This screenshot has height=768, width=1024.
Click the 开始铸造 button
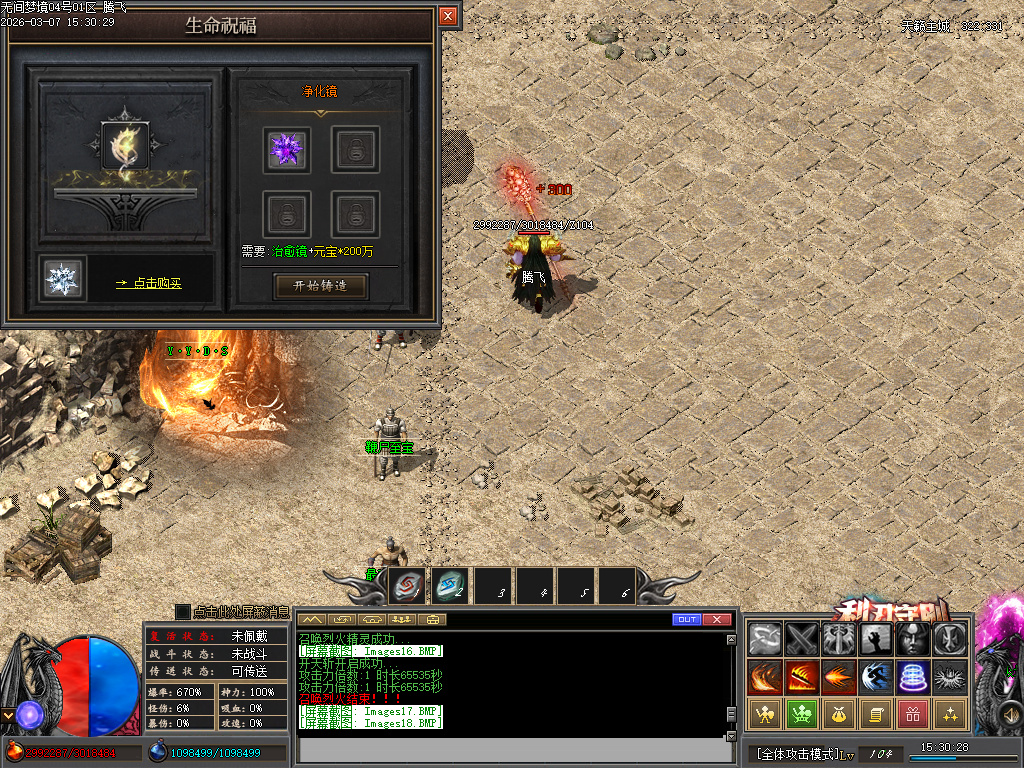[321, 286]
